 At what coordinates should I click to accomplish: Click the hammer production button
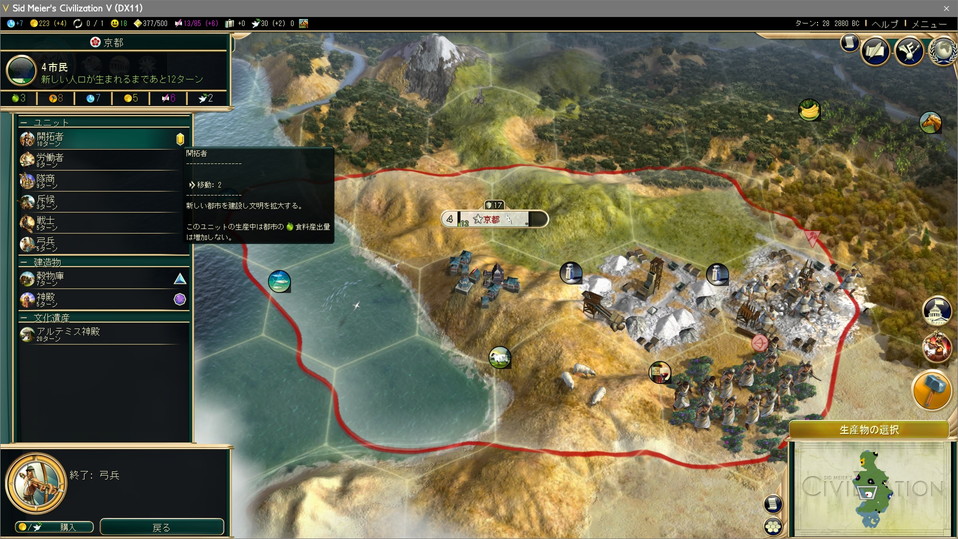pos(932,390)
